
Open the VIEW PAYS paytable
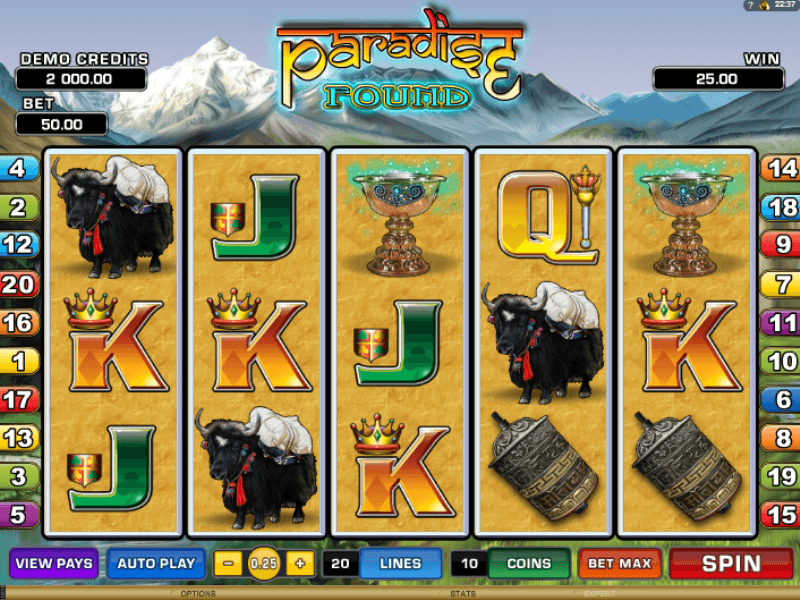[x=53, y=564]
